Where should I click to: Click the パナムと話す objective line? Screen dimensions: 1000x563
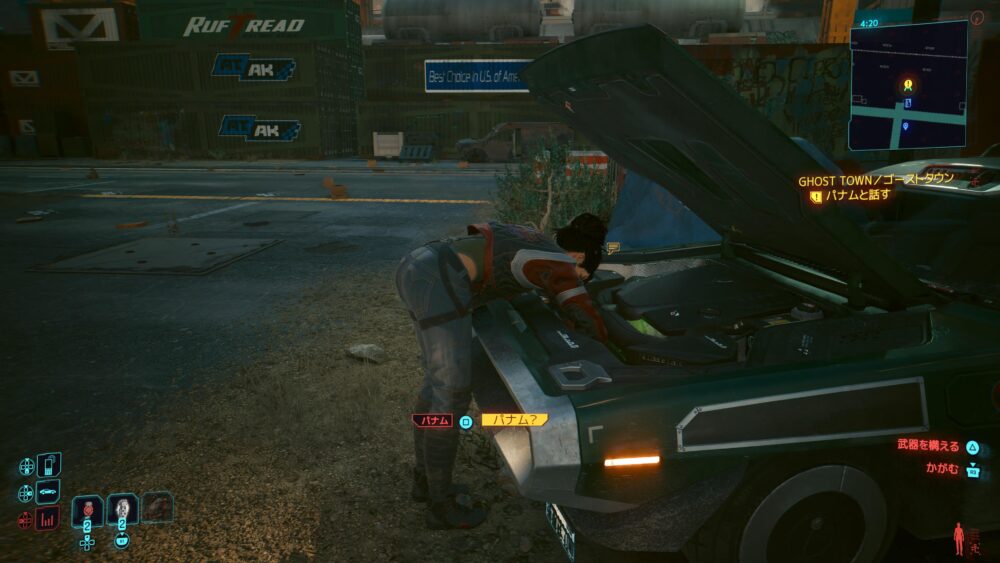(x=856, y=195)
